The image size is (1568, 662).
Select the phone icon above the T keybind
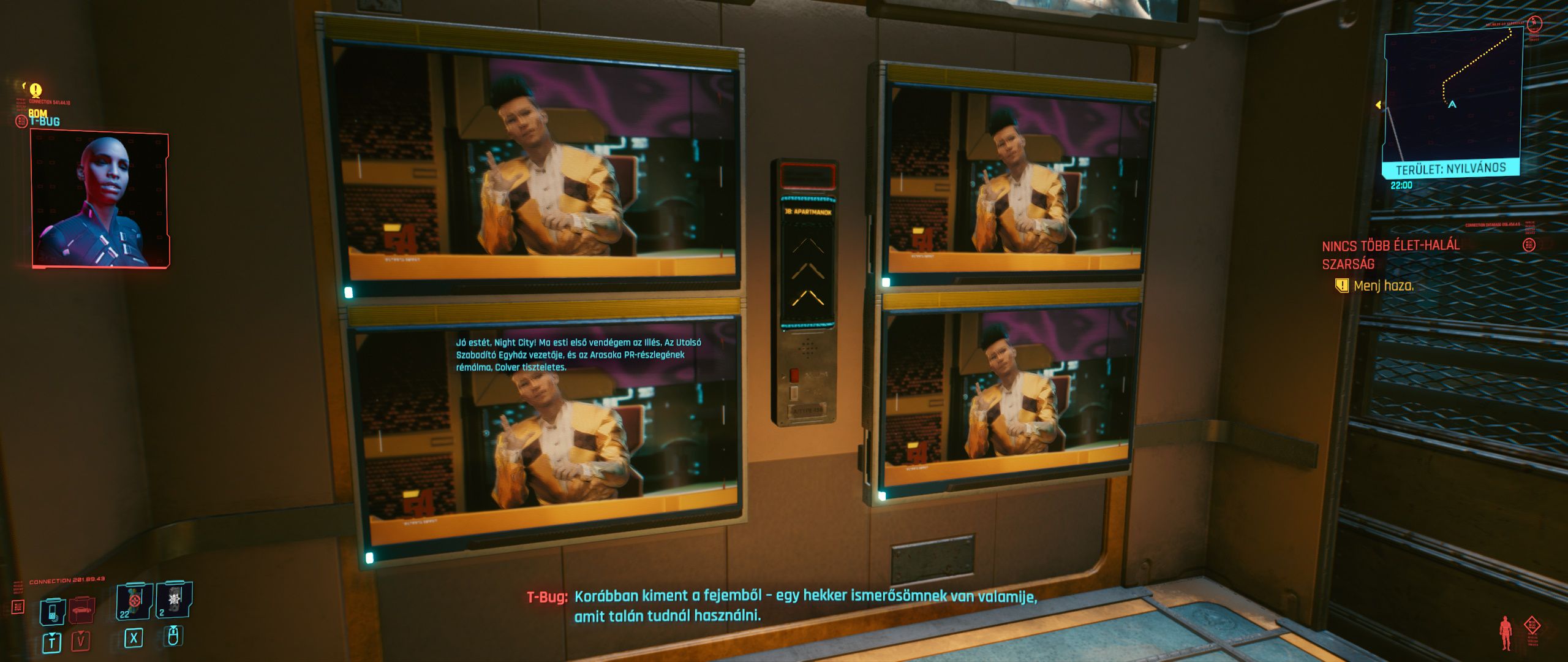[x=53, y=611]
